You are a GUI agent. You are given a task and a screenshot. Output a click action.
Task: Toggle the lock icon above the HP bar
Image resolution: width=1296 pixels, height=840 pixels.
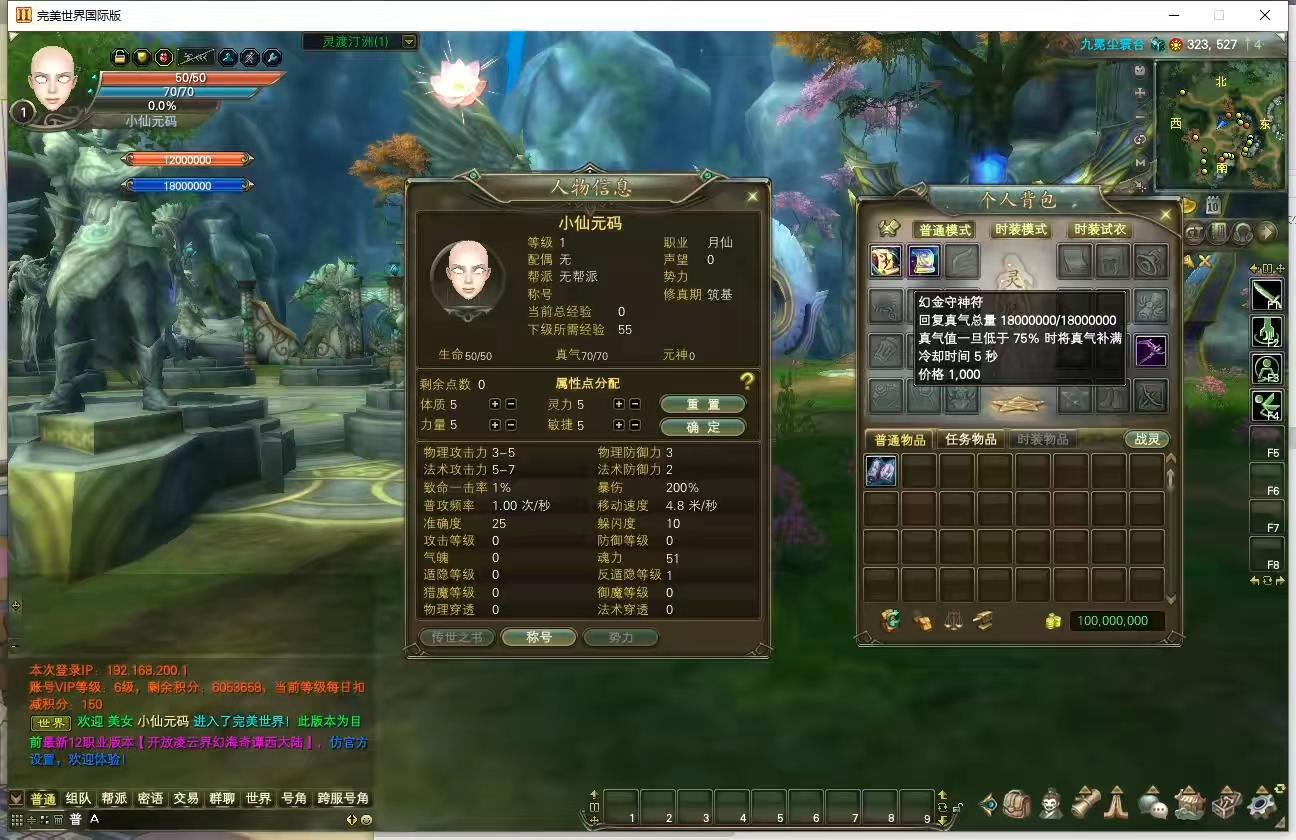[x=120, y=57]
